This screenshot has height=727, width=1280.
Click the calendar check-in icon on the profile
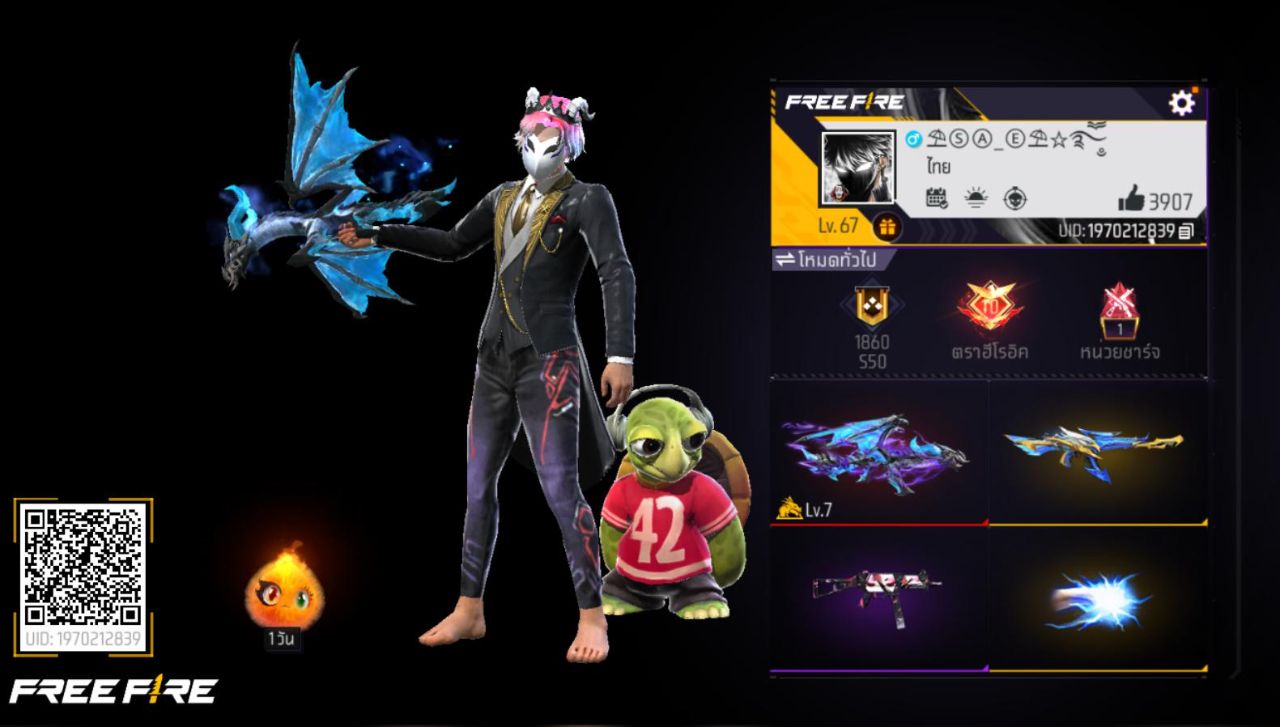point(936,198)
